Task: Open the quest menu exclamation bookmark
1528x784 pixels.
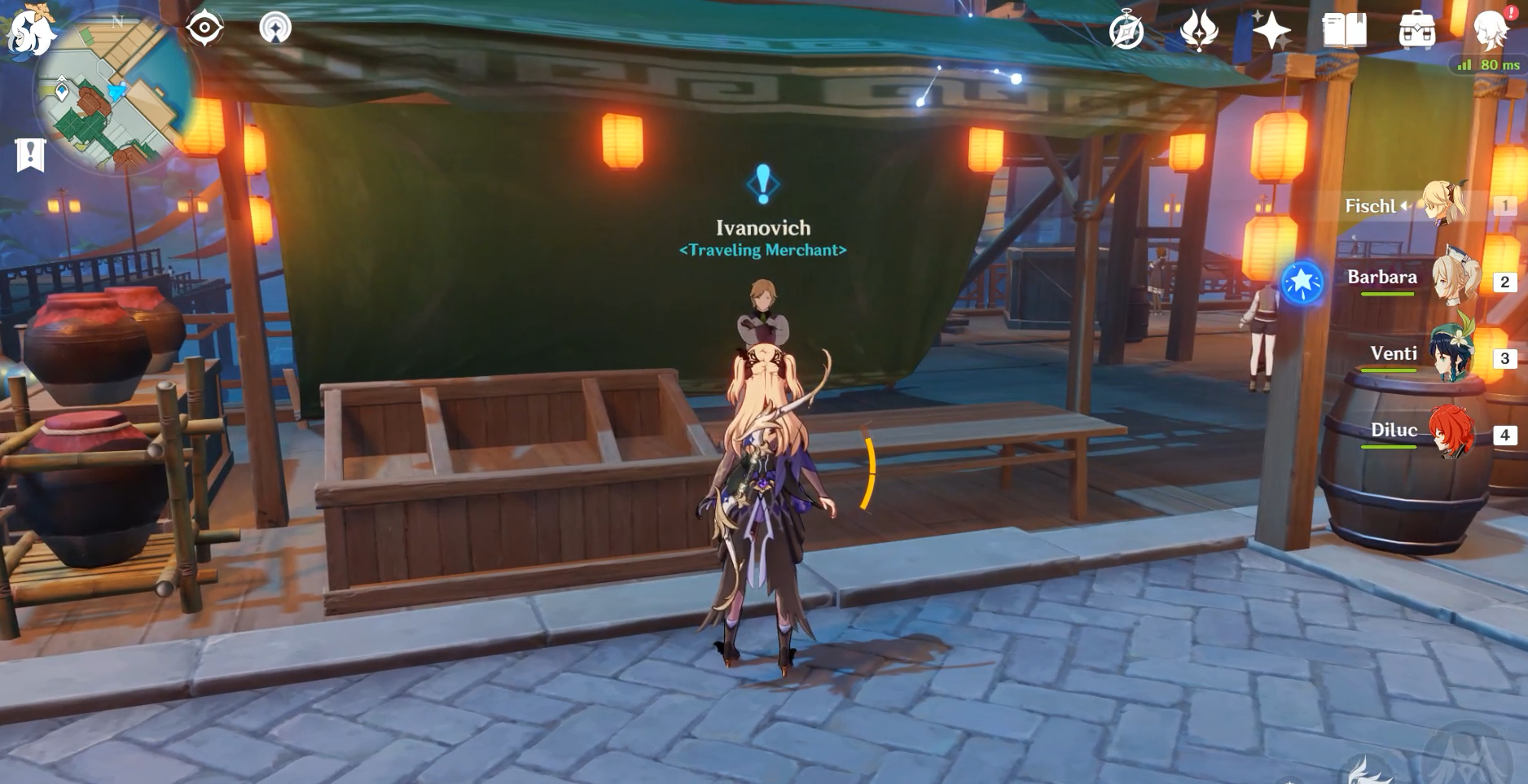Action: (30, 154)
